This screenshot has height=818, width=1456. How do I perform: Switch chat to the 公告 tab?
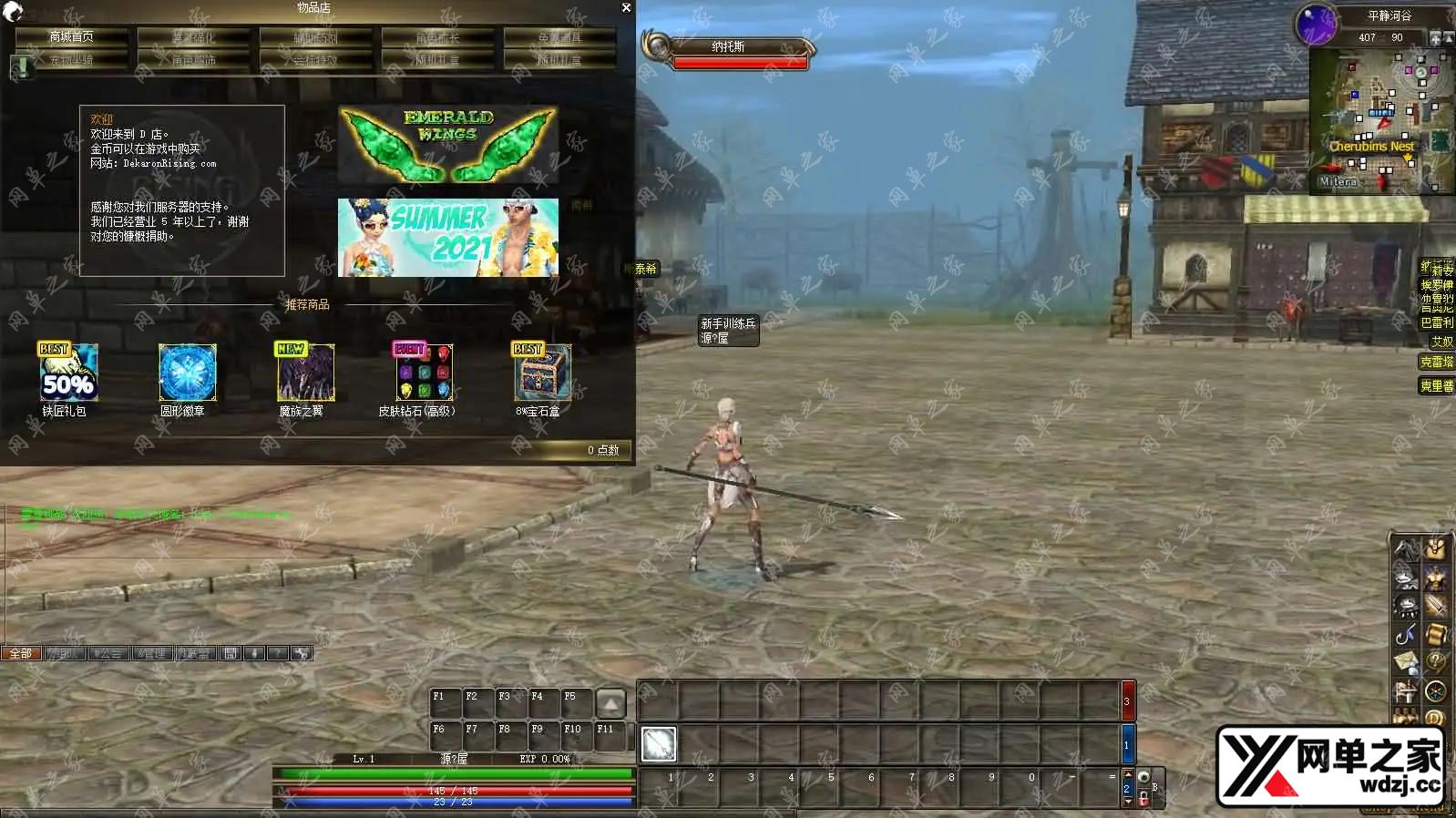click(108, 653)
